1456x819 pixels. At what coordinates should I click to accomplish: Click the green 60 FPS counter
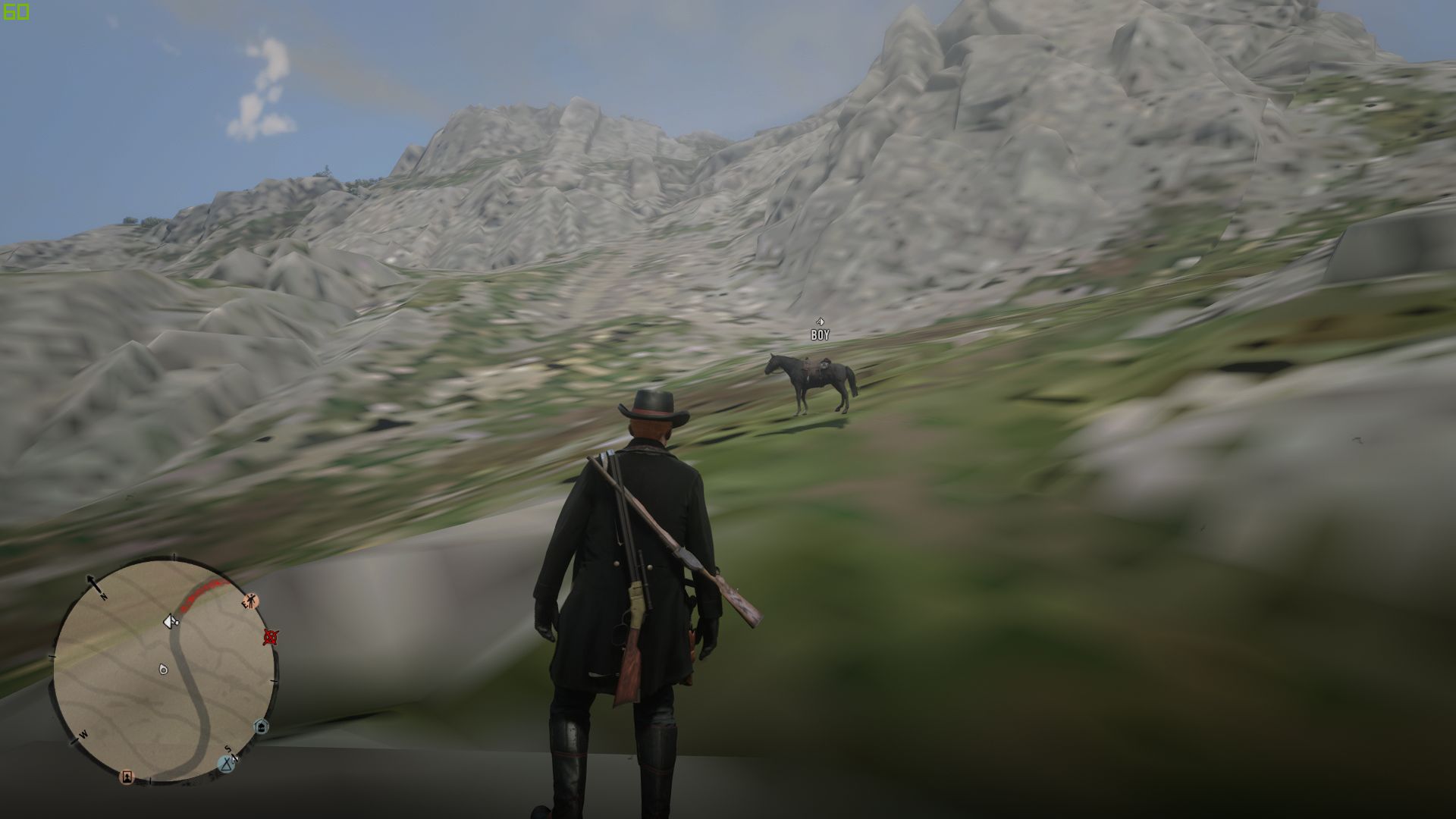[16, 11]
